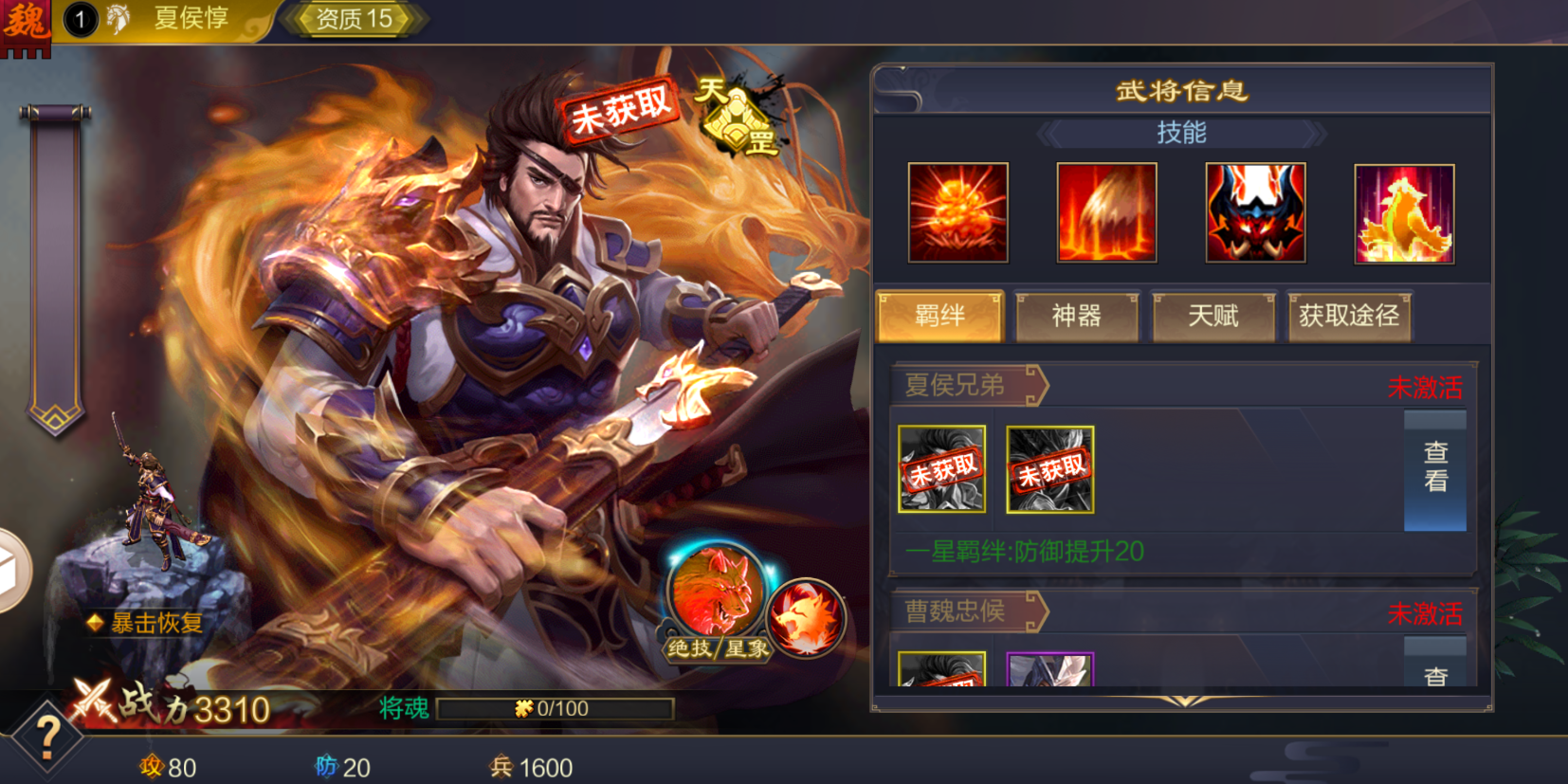Switch to the 神器 tab

pos(1076,316)
